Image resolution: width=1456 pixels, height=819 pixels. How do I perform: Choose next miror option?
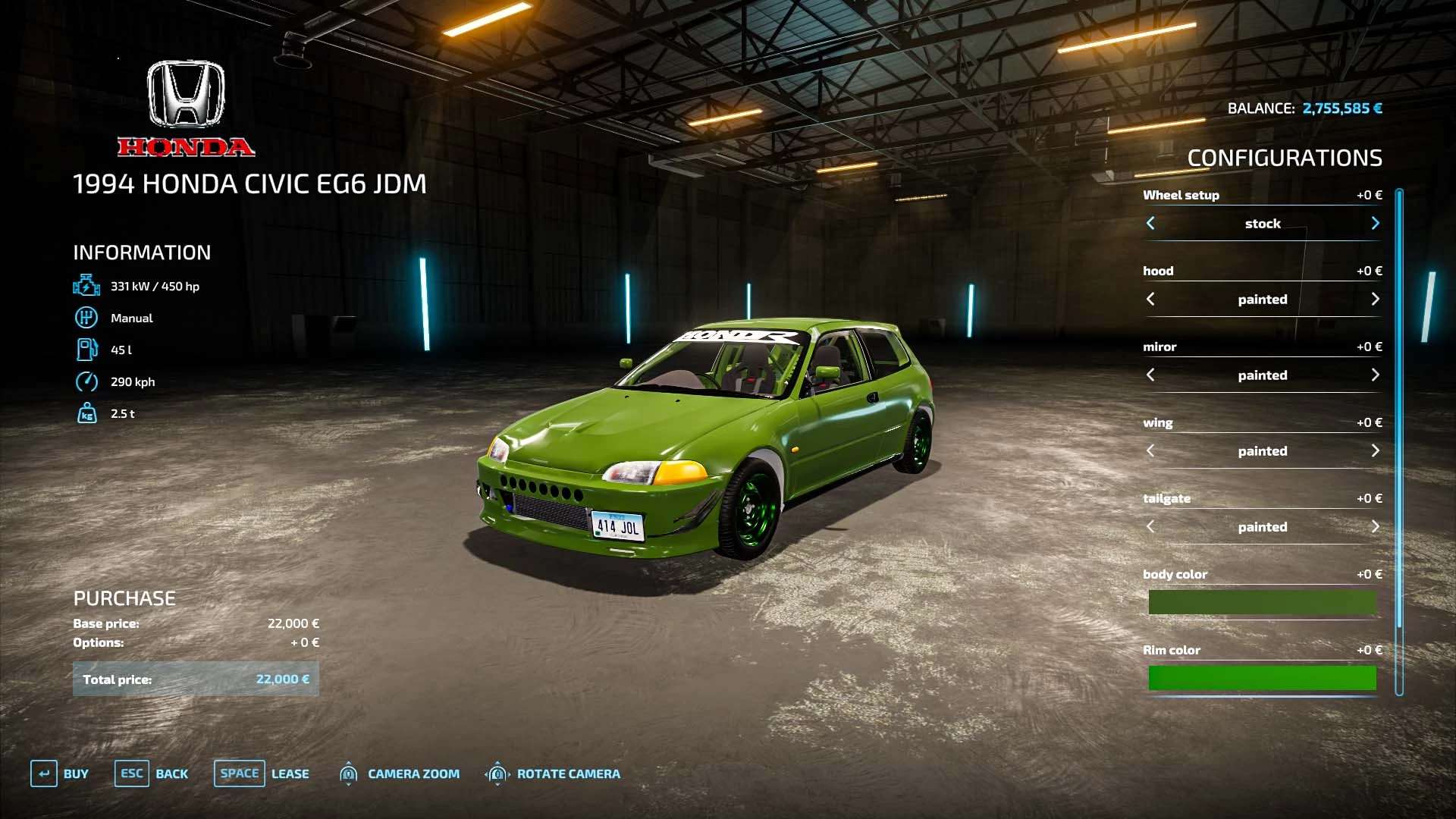(x=1375, y=375)
